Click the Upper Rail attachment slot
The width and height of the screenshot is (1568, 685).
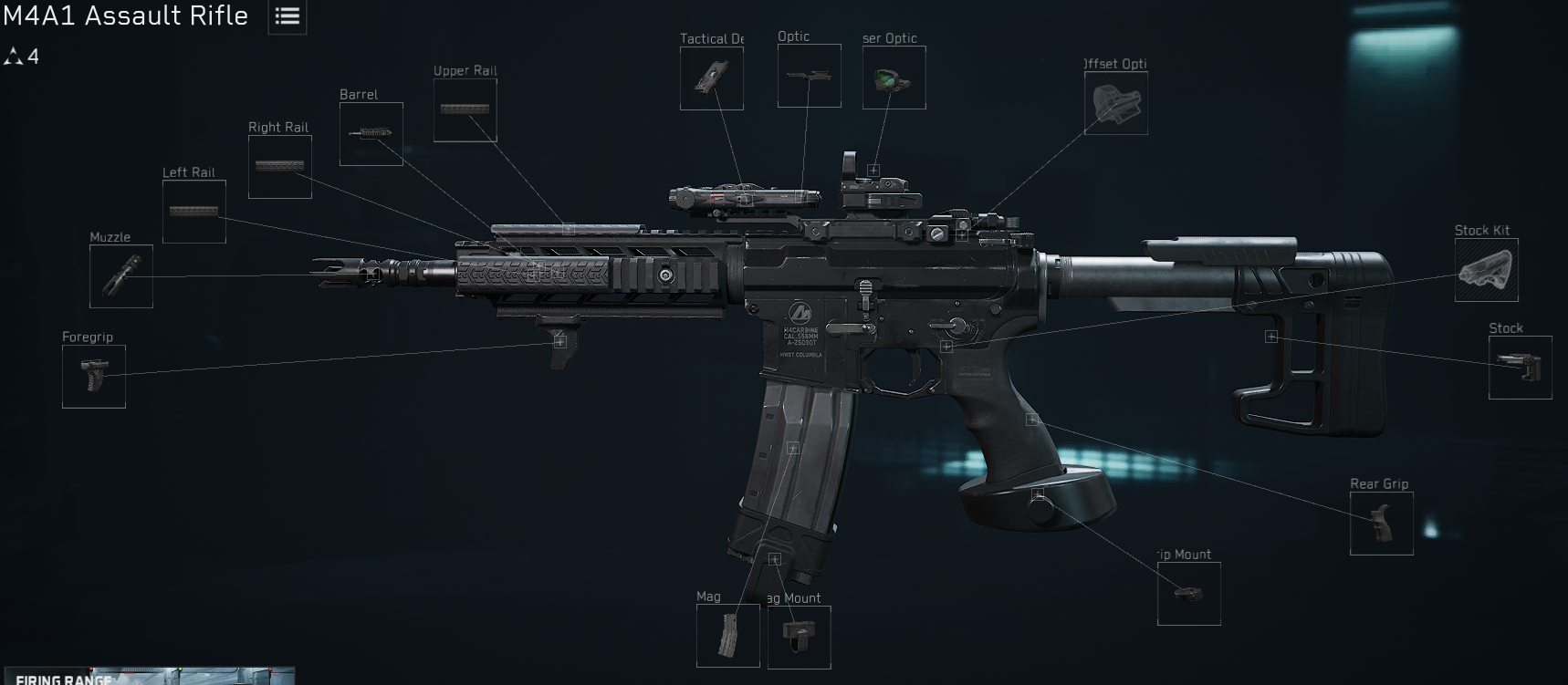pyautogui.click(x=465, y=110)
